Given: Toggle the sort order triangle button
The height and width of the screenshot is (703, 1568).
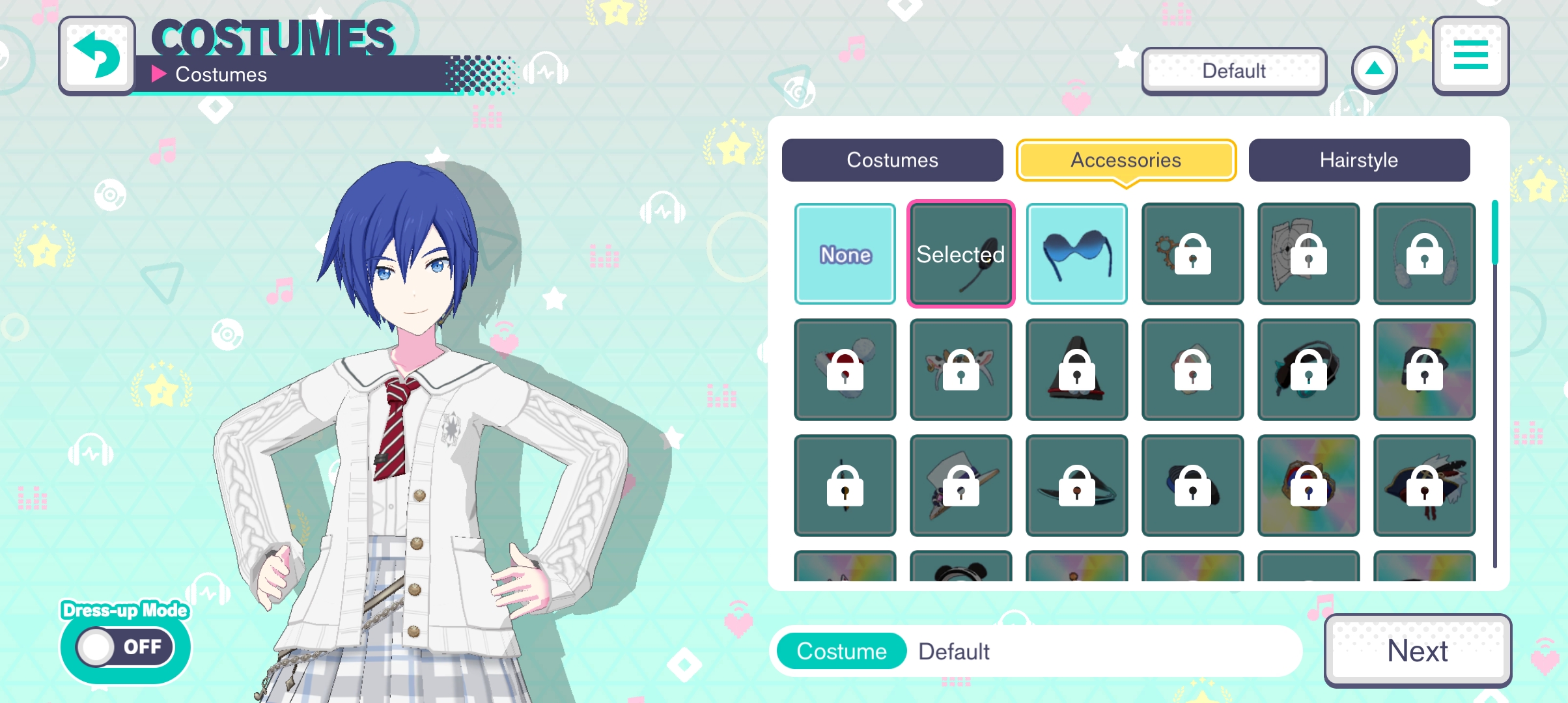Looking at the screenshot, I should [1374, 70].
